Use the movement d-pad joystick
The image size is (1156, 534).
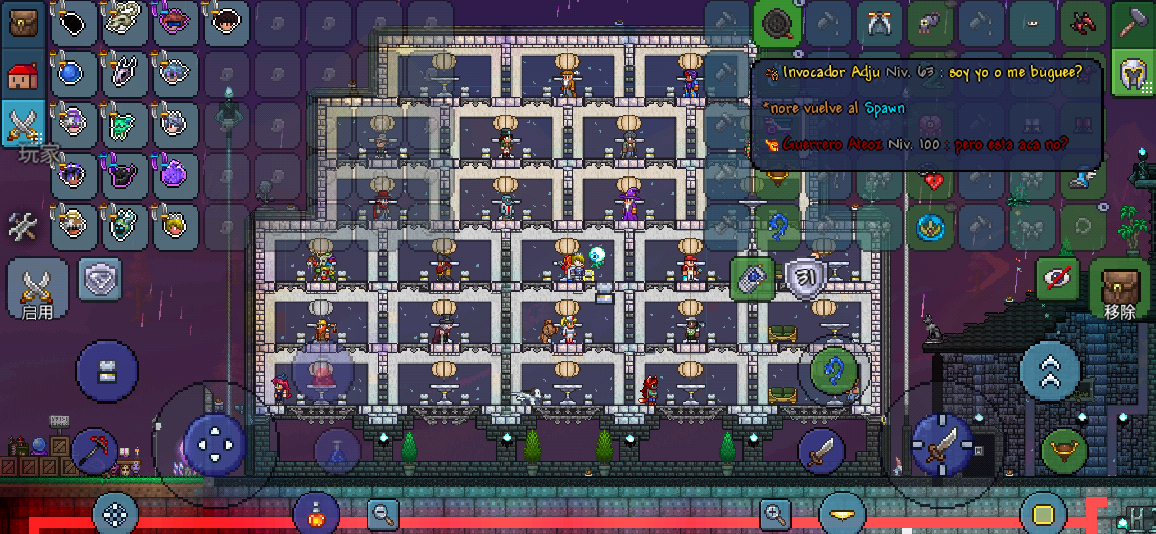coord(214,443)
